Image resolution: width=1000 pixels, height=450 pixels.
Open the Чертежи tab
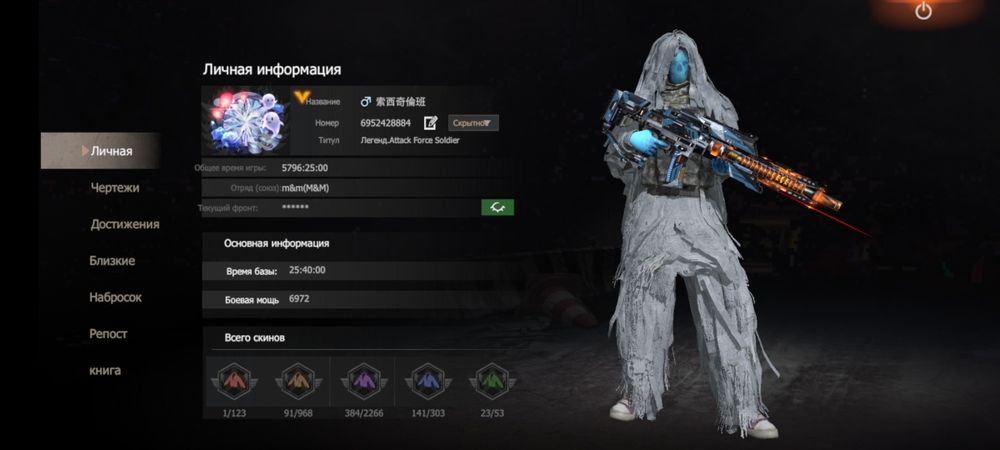[x=114, y=187]
